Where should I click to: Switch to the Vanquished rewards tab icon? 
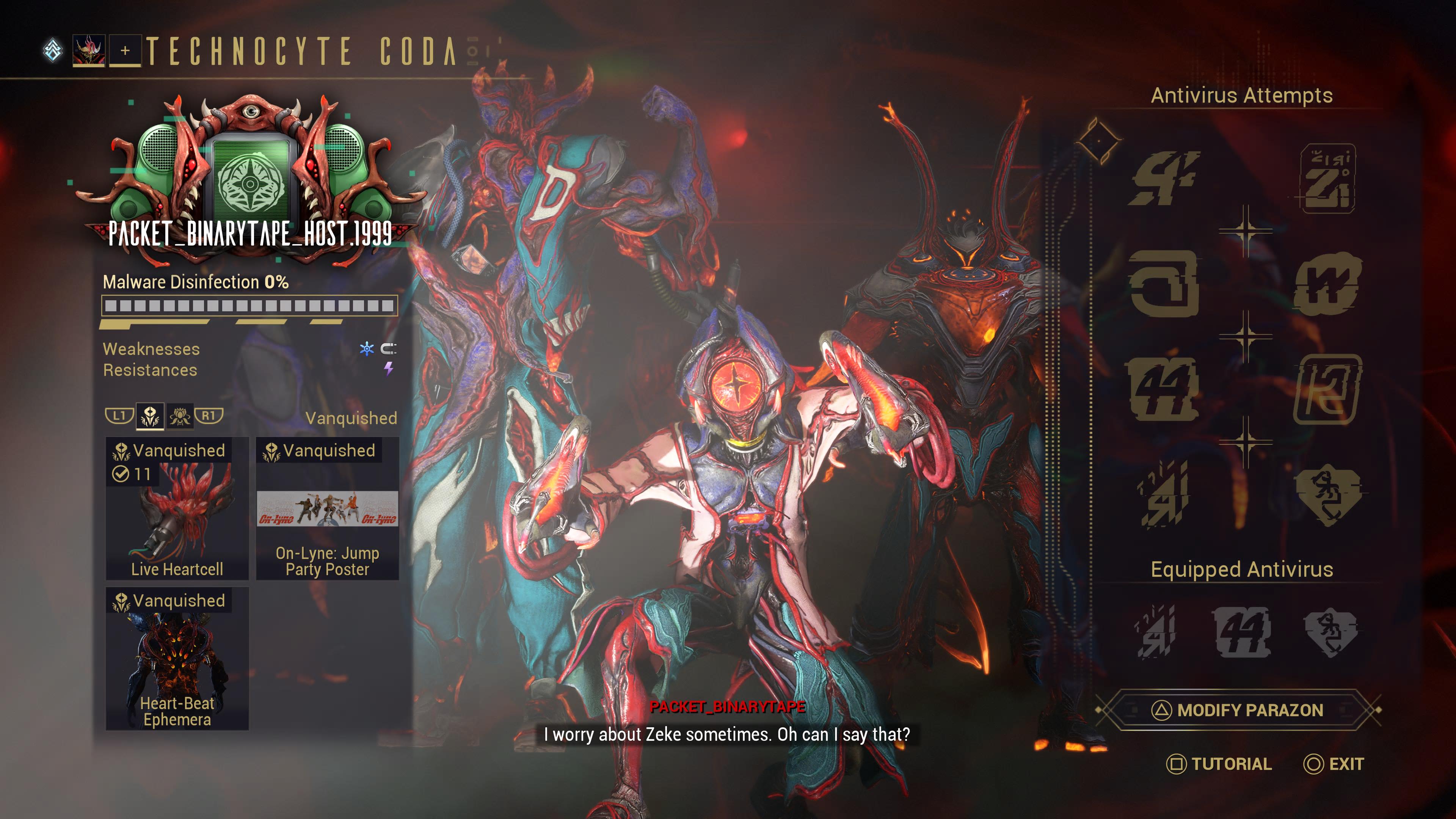(x=150, y=417)
